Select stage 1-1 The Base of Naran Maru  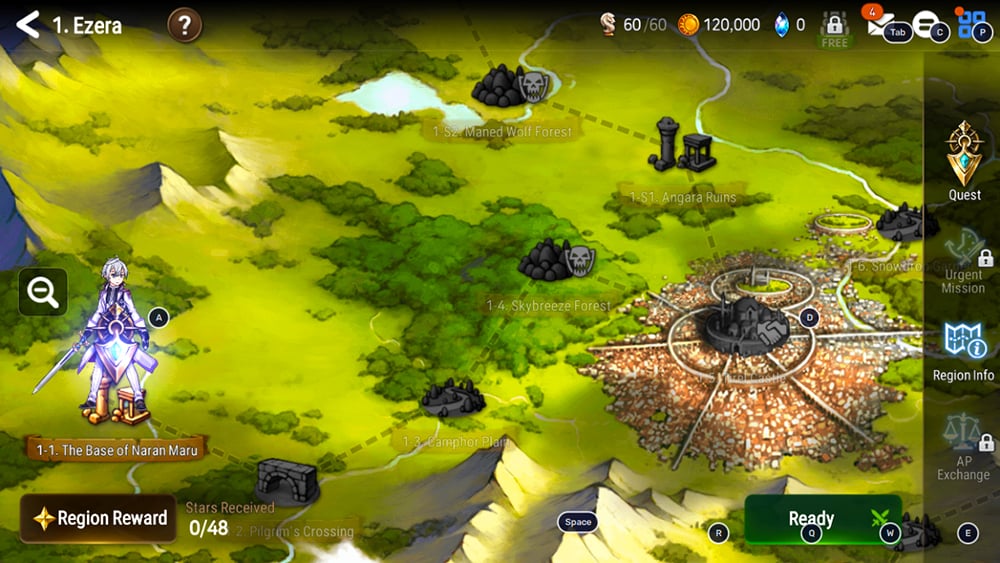coord(118,450)
